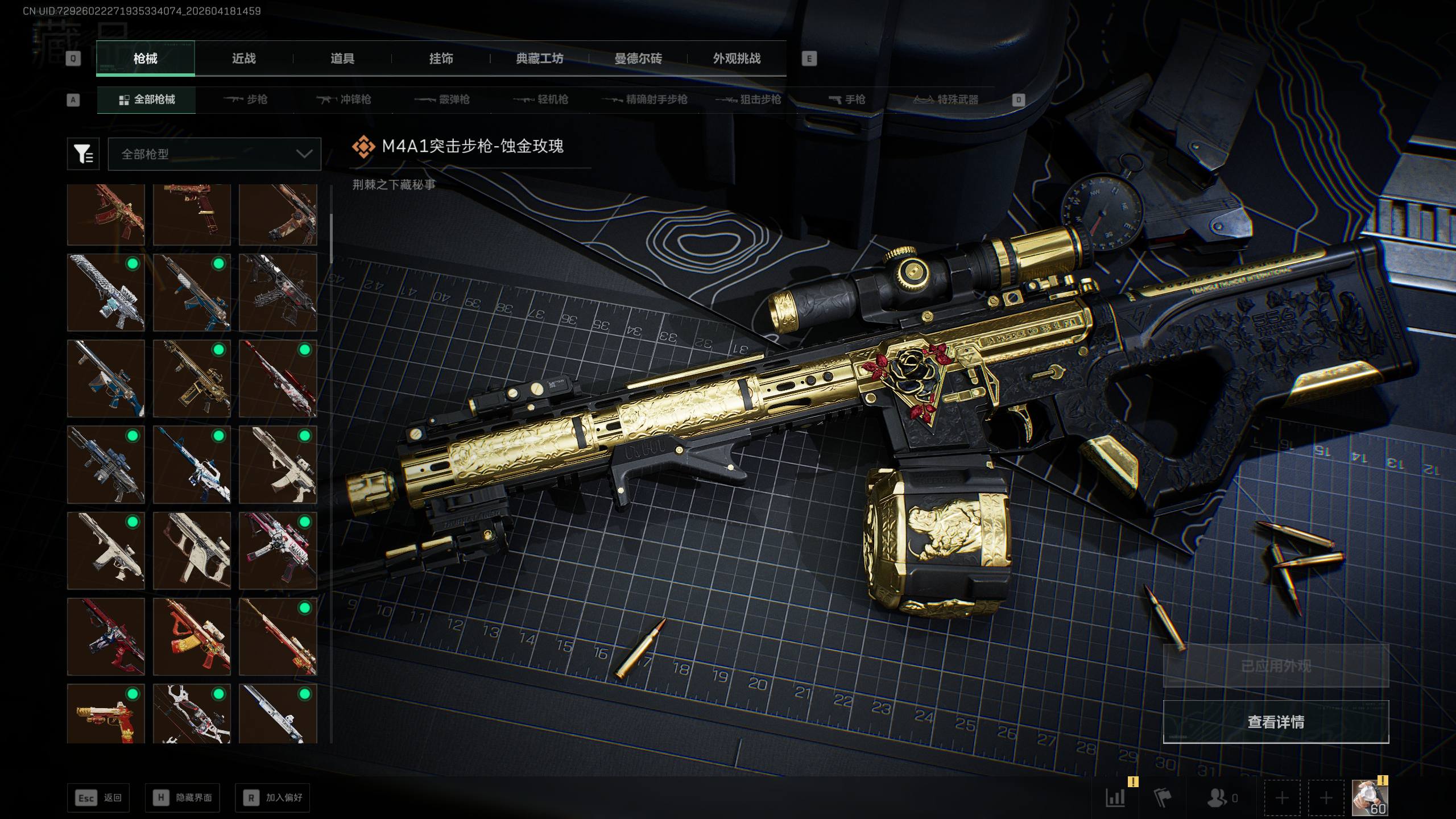
Task: Filter weapons by 冲锋枪 submachine guns
Action: pyautogui.click(x=344, y=100)
